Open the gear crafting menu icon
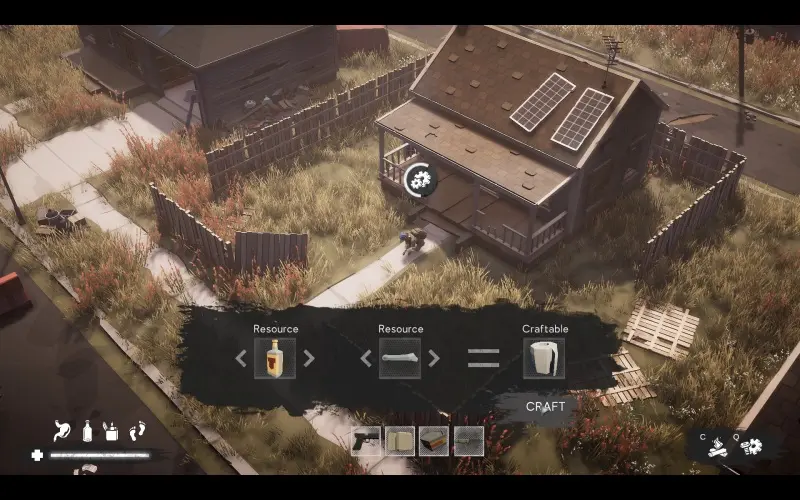 (750, 447)
